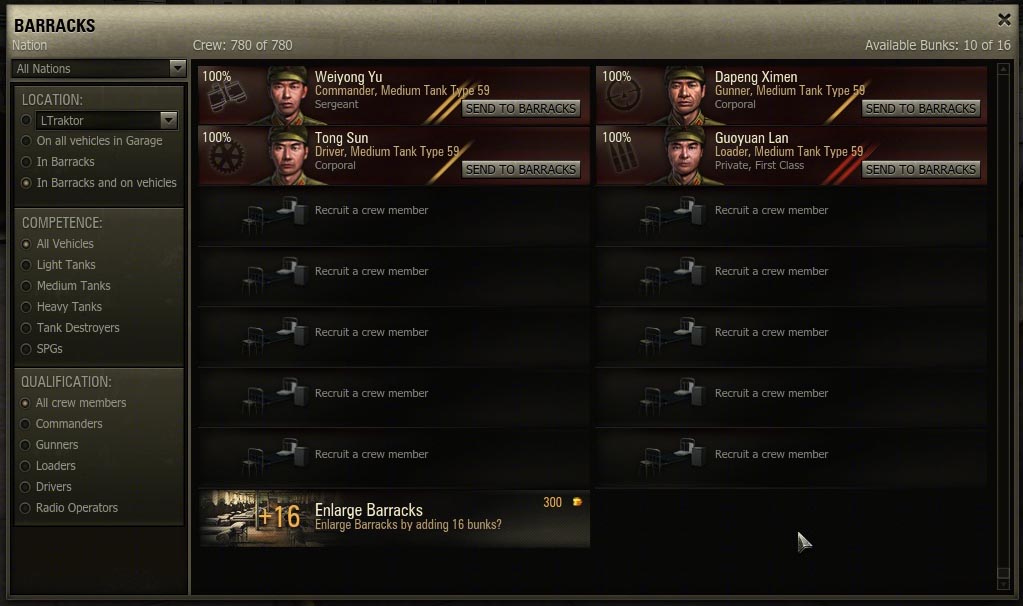Close the Barracks window

coord(1004,19)
